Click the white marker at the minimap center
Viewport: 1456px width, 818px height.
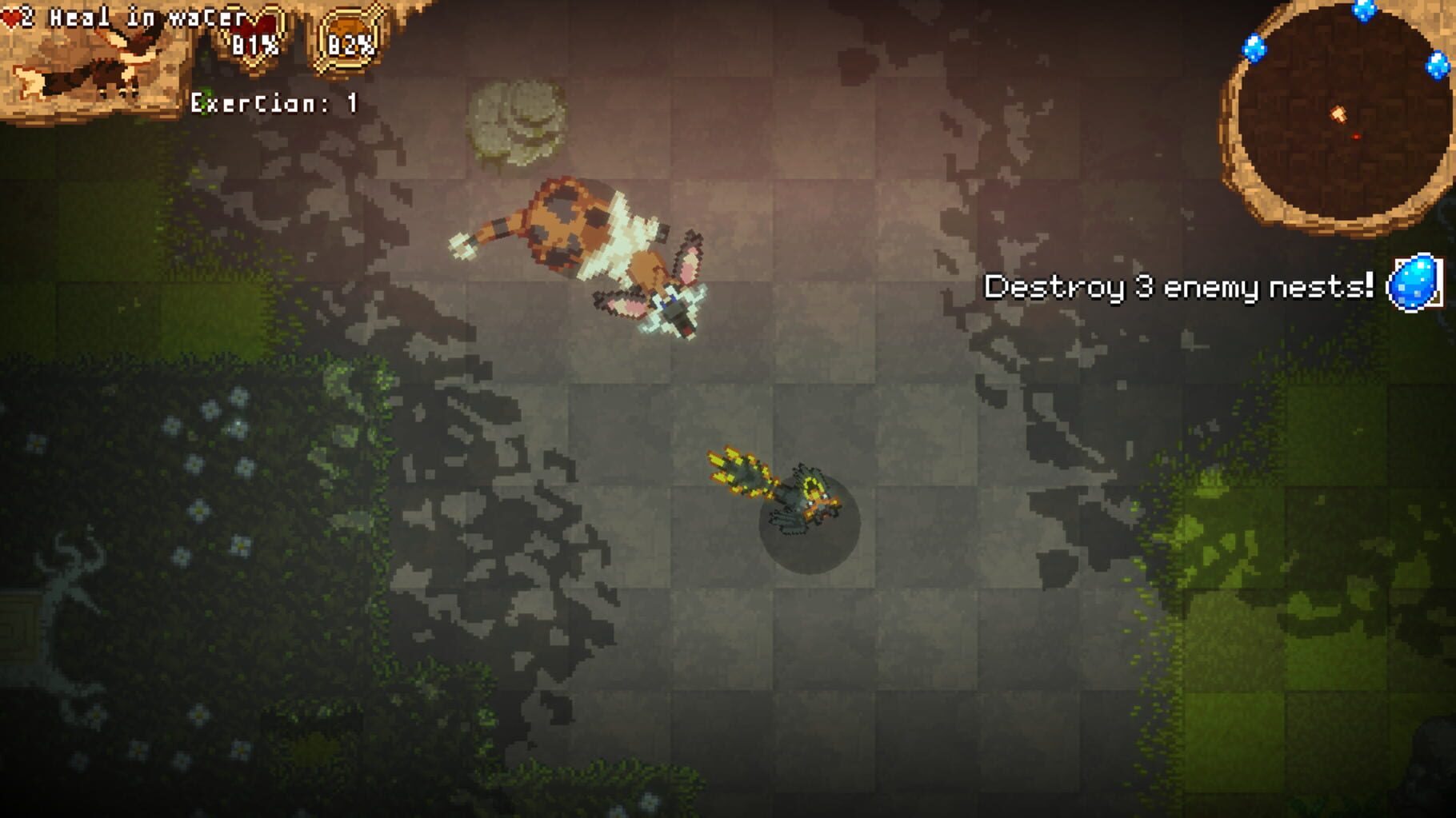[1339, 114]
